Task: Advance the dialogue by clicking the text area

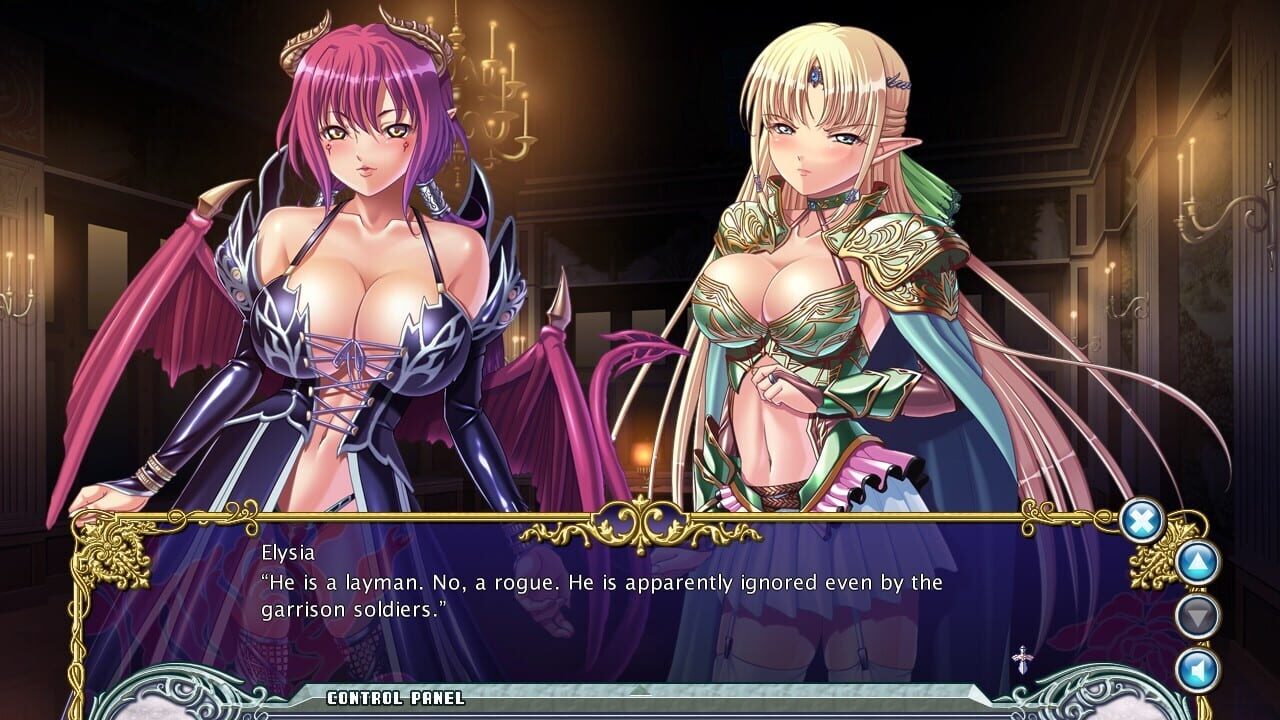Action: point(600,590)
